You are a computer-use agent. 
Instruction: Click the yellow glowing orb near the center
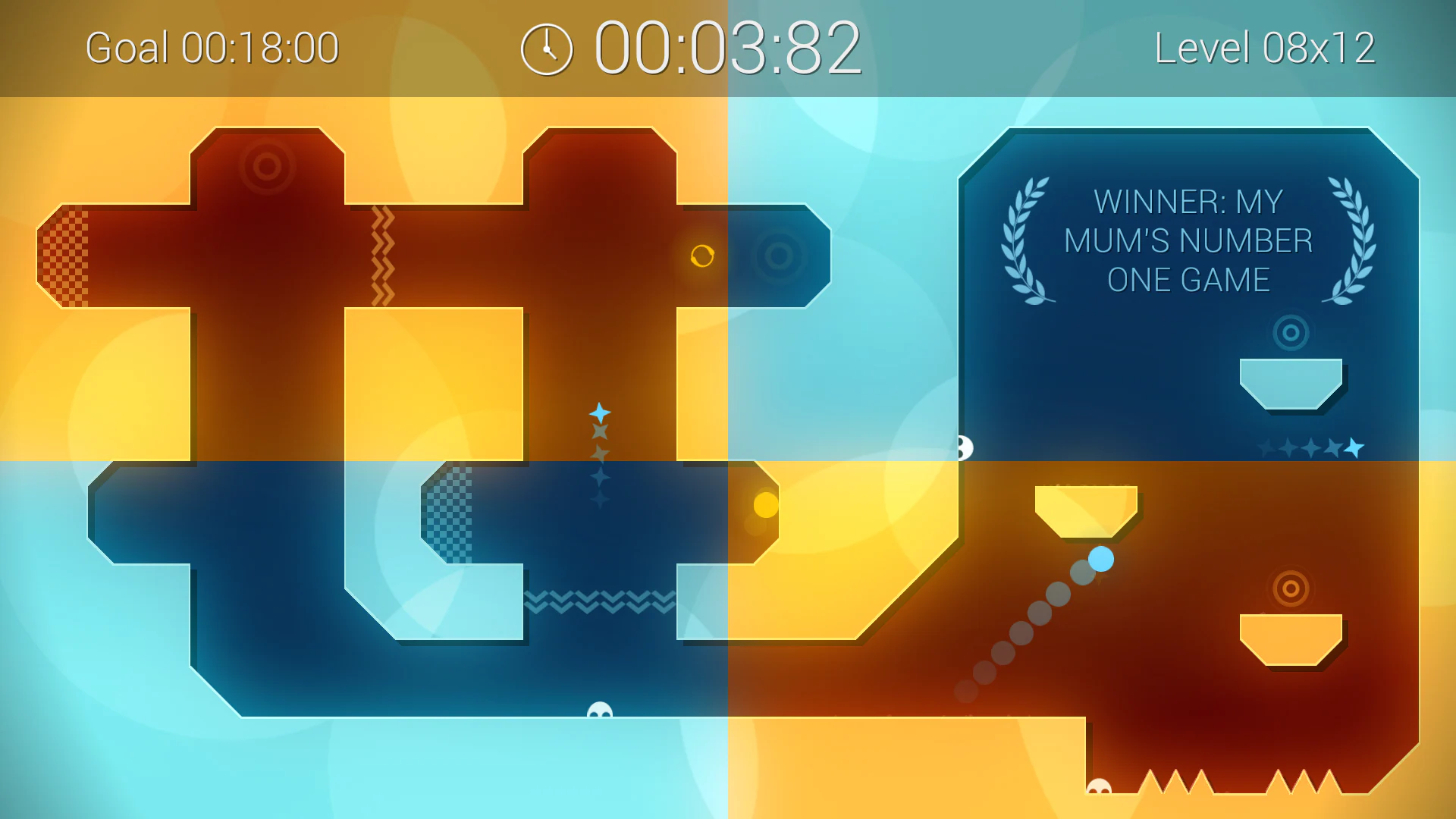[766, 507]
